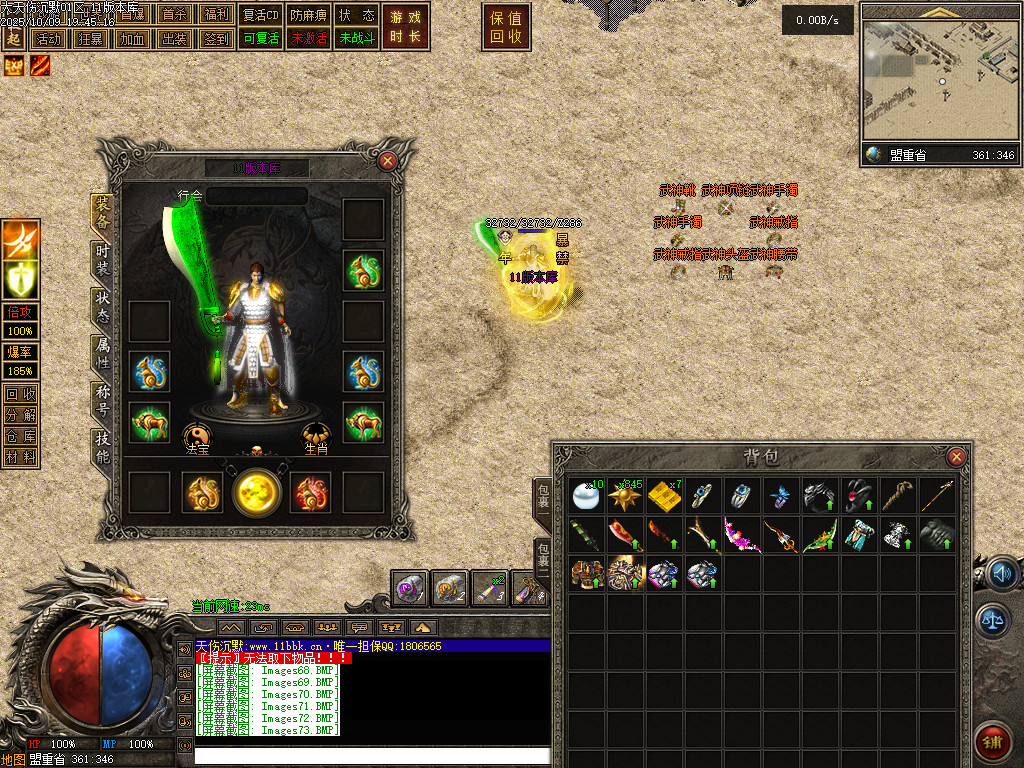Open the 状态 status tab
Image resolution: width=1024 pixels, height=768 pixels.
point(102,306)
